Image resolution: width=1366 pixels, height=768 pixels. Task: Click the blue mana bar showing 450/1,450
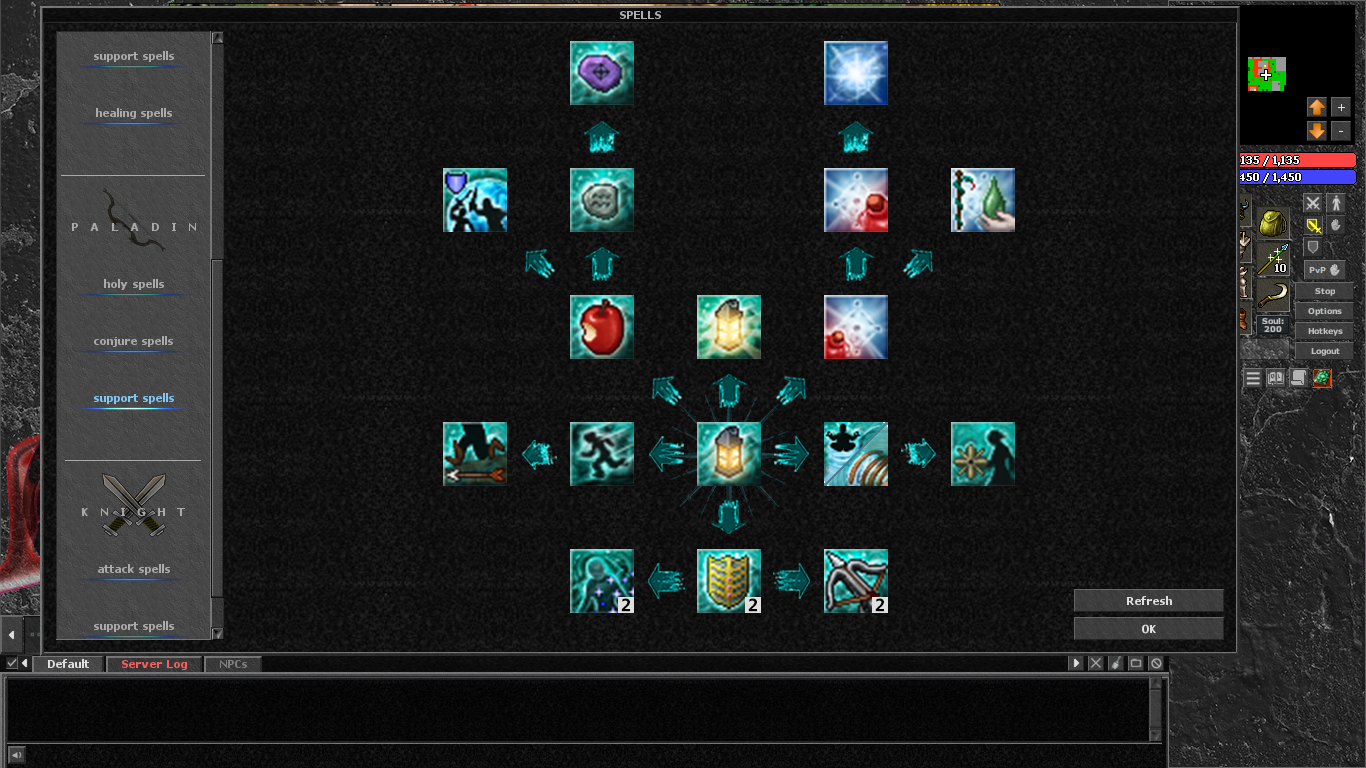coord(1297,177)
